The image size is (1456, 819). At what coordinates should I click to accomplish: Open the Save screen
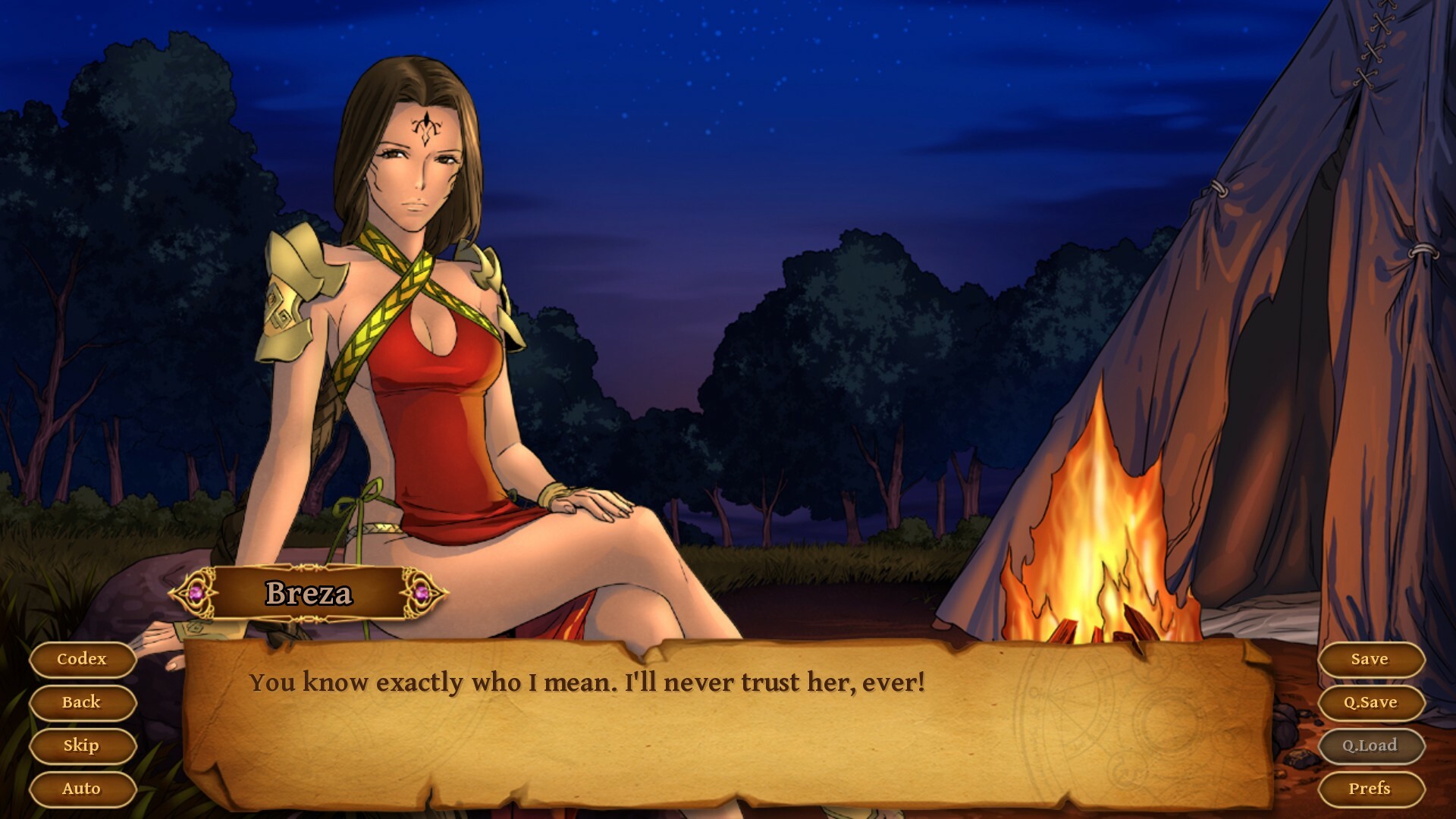(1373, 659)
